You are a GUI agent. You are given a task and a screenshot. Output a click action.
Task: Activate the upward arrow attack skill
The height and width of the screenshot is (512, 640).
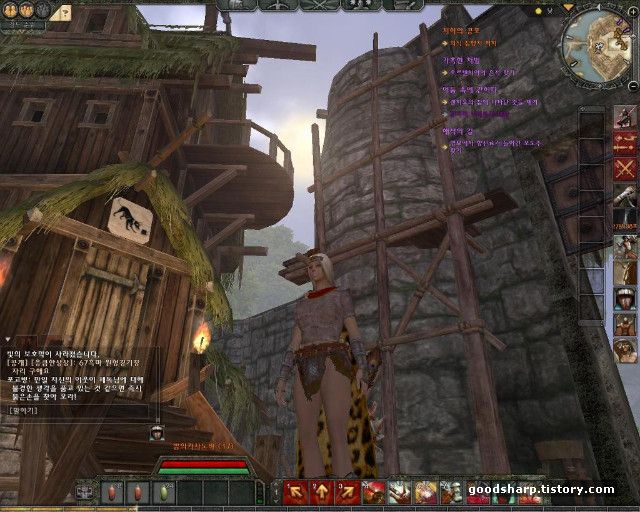322,491
